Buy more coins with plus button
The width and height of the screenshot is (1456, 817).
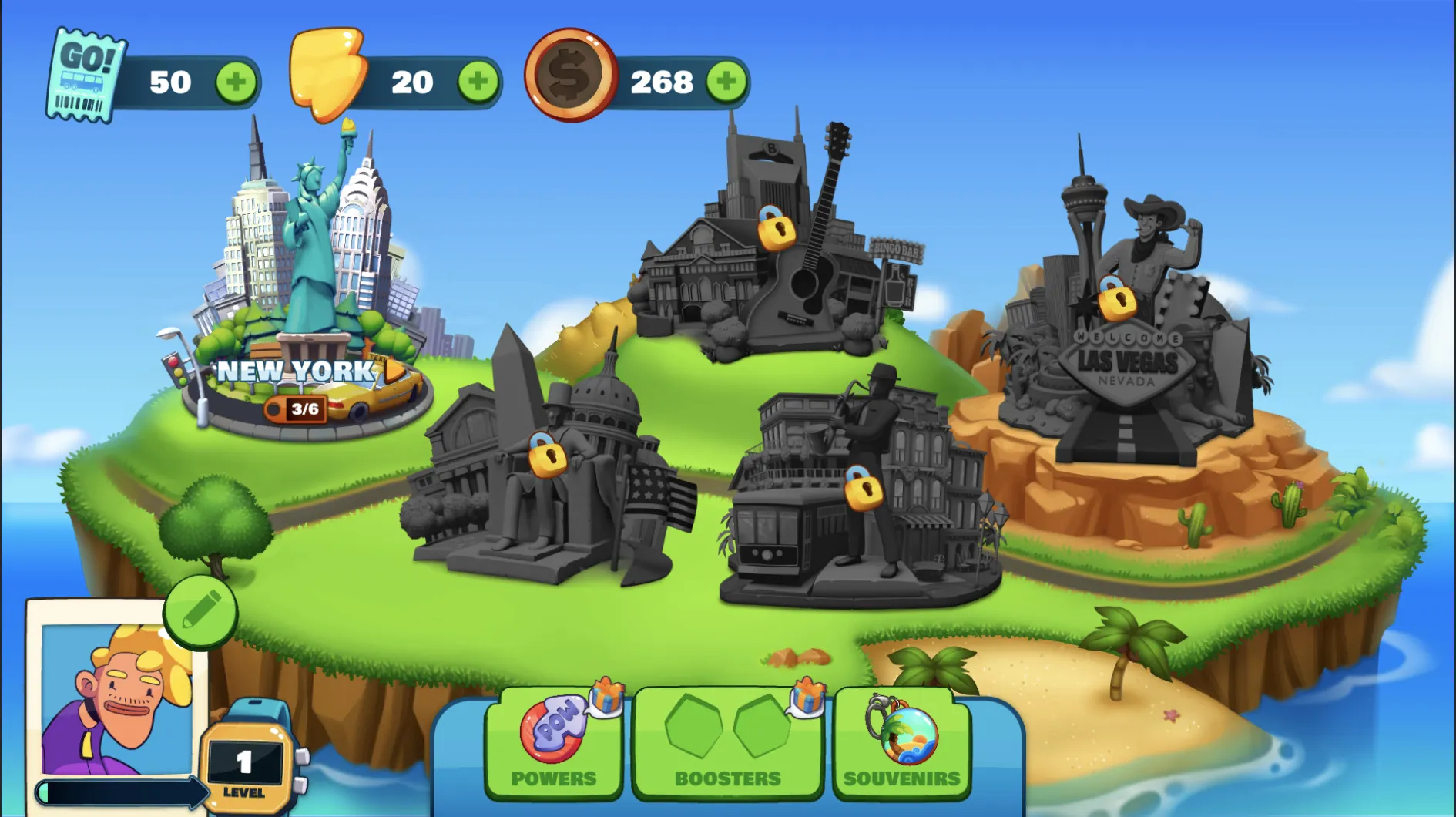click(x=726, y=82)
